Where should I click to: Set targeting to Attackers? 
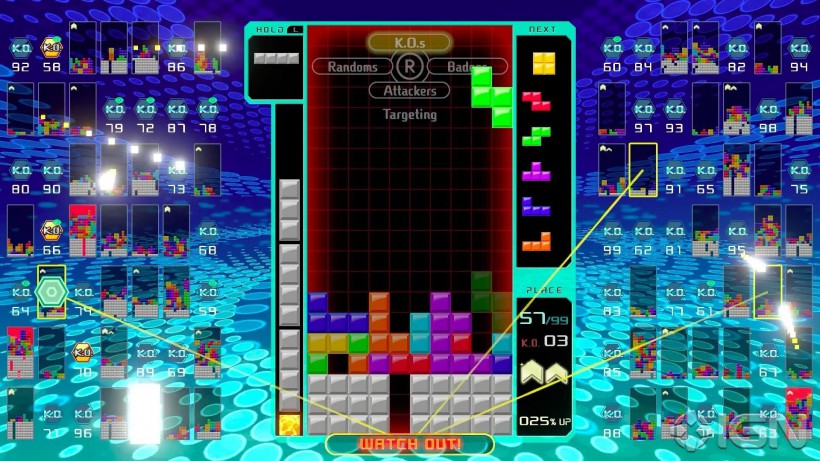tap(409, 91)
